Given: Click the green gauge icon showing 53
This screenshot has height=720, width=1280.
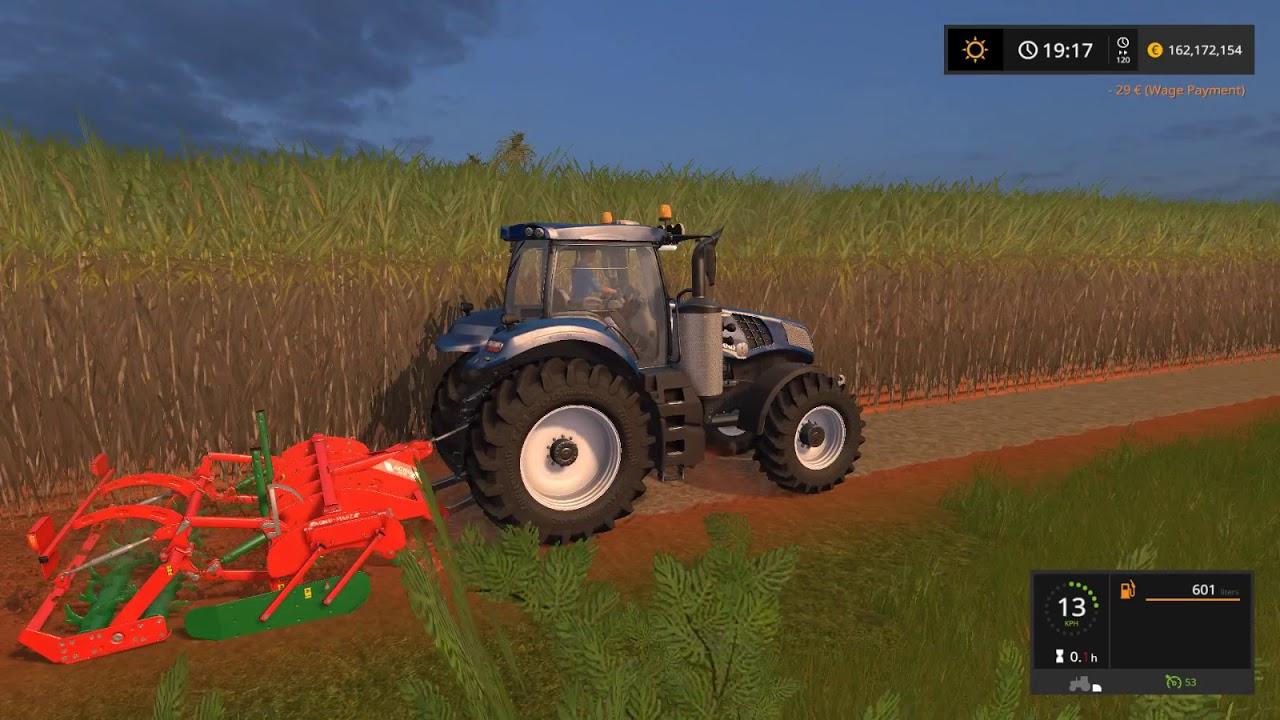Looking at the screenshot, I should [x=1174, y=682].
